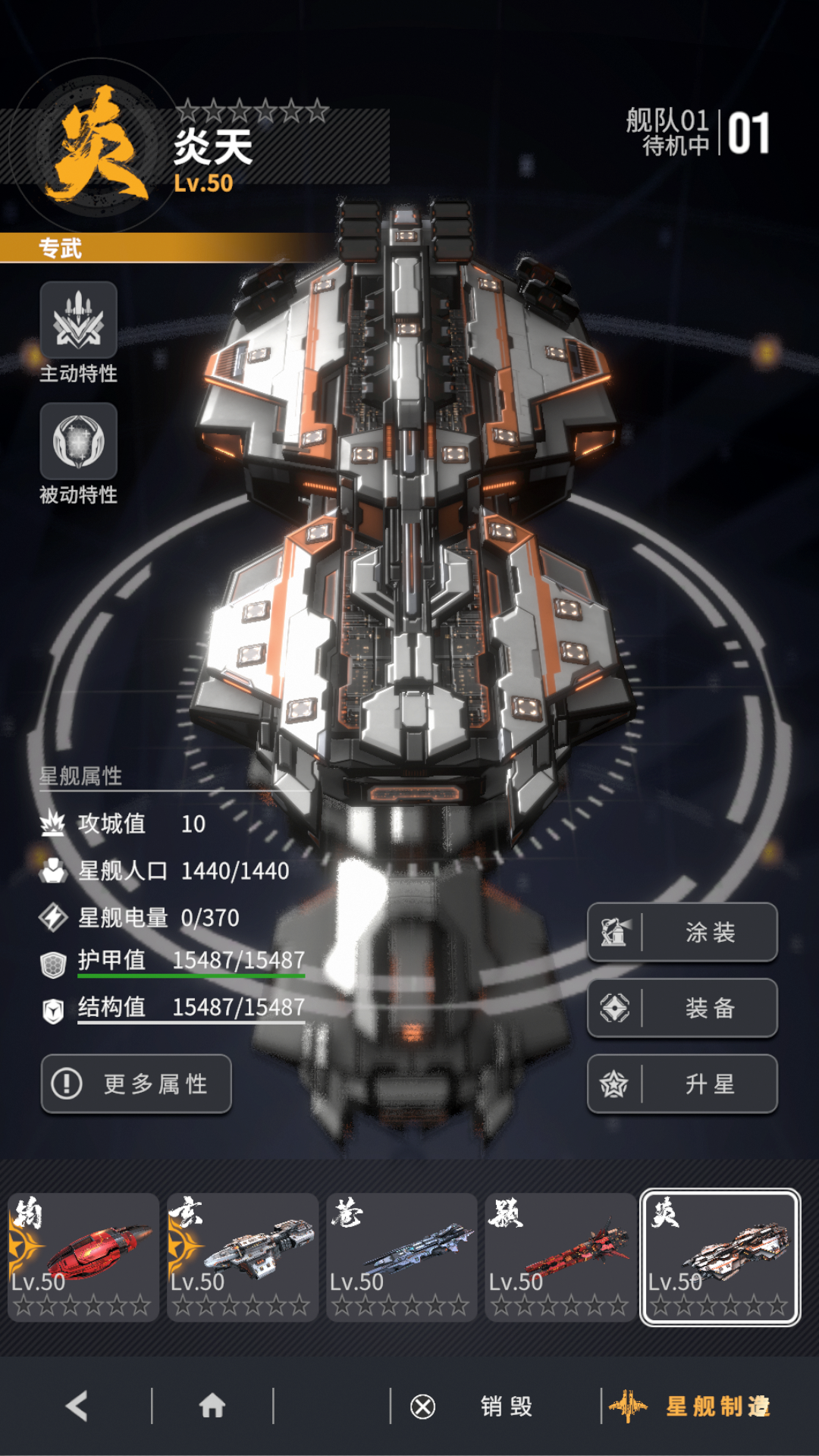This screenshot has width=819, height=1456.
Task: Open 星舰制造 starship construction
Action: (690, 1407)
